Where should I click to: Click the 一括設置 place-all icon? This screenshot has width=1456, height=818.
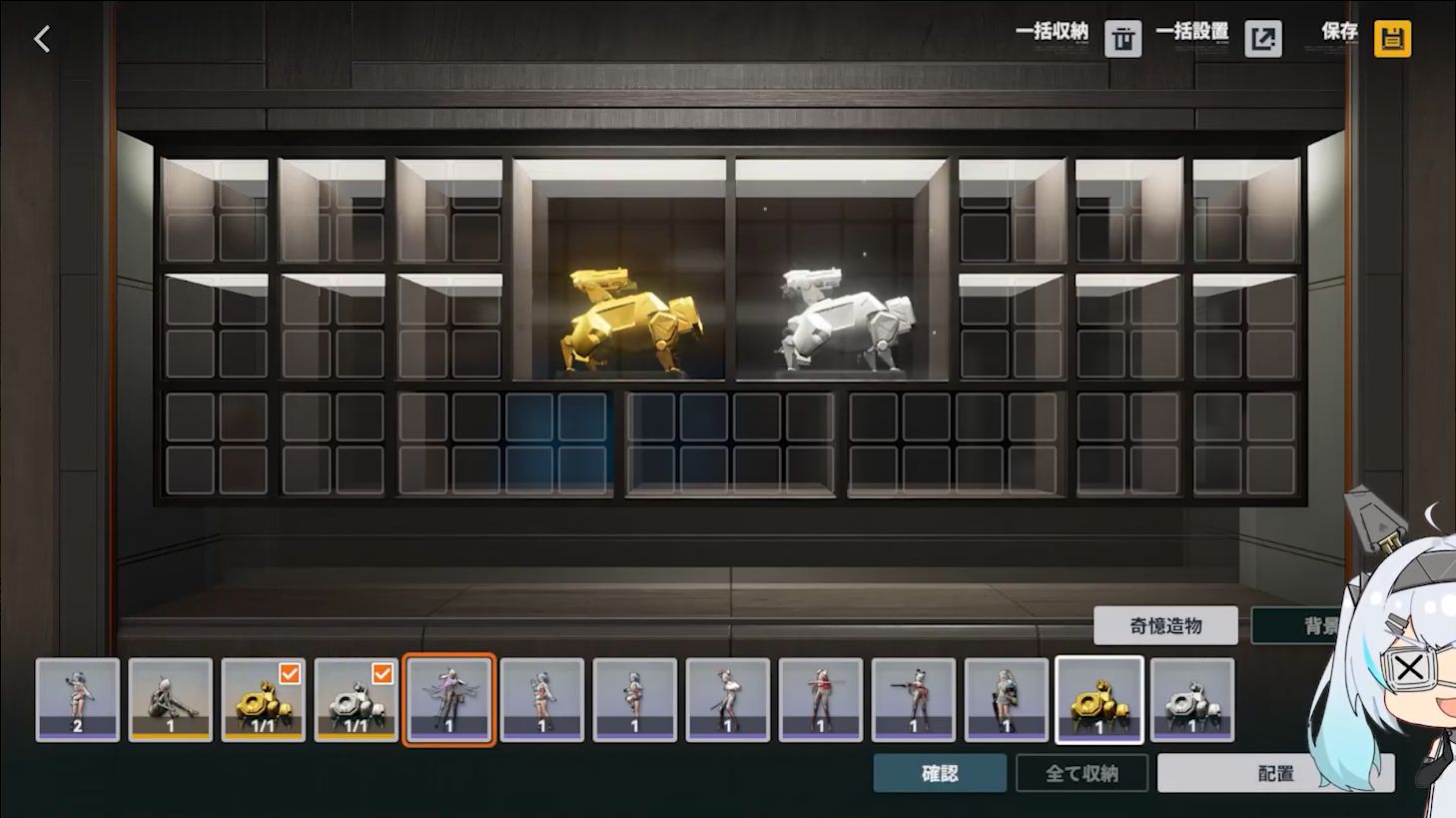[x=1263, y=39]
